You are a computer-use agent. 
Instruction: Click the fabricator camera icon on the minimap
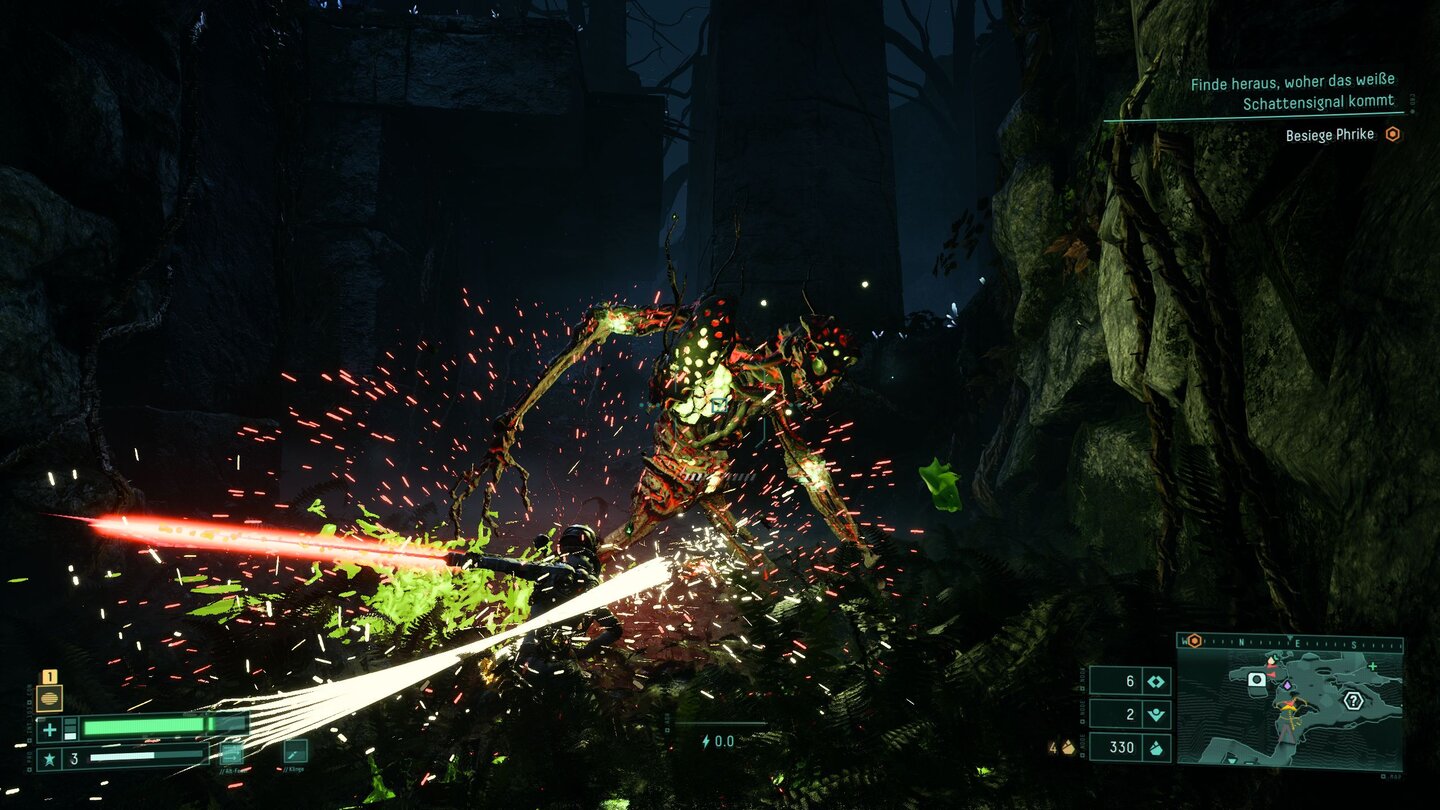pos(1256,679)
